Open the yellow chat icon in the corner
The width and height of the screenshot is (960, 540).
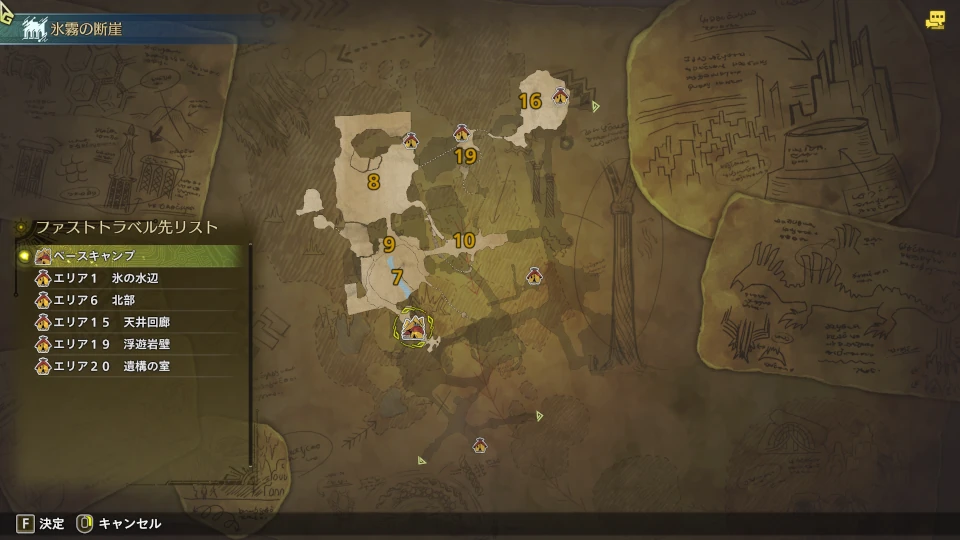tap(936, 19)
